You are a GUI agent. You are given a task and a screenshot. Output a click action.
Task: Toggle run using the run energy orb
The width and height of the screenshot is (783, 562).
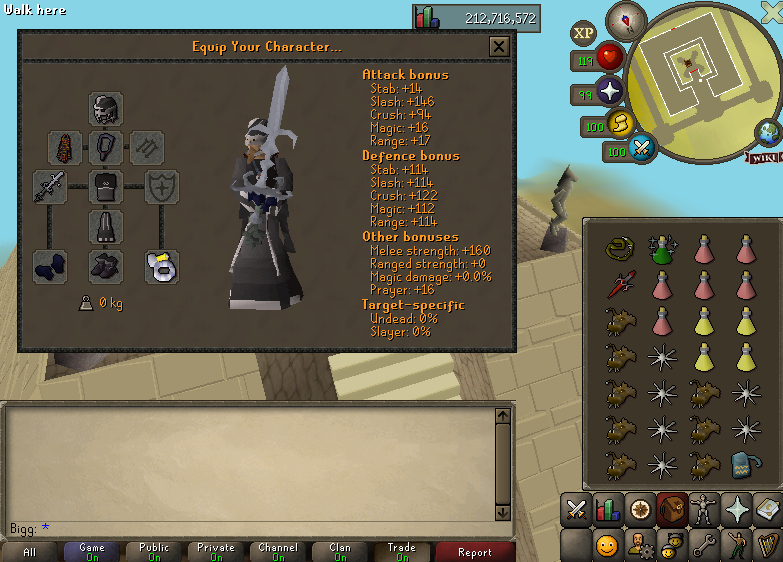[620, 124]
